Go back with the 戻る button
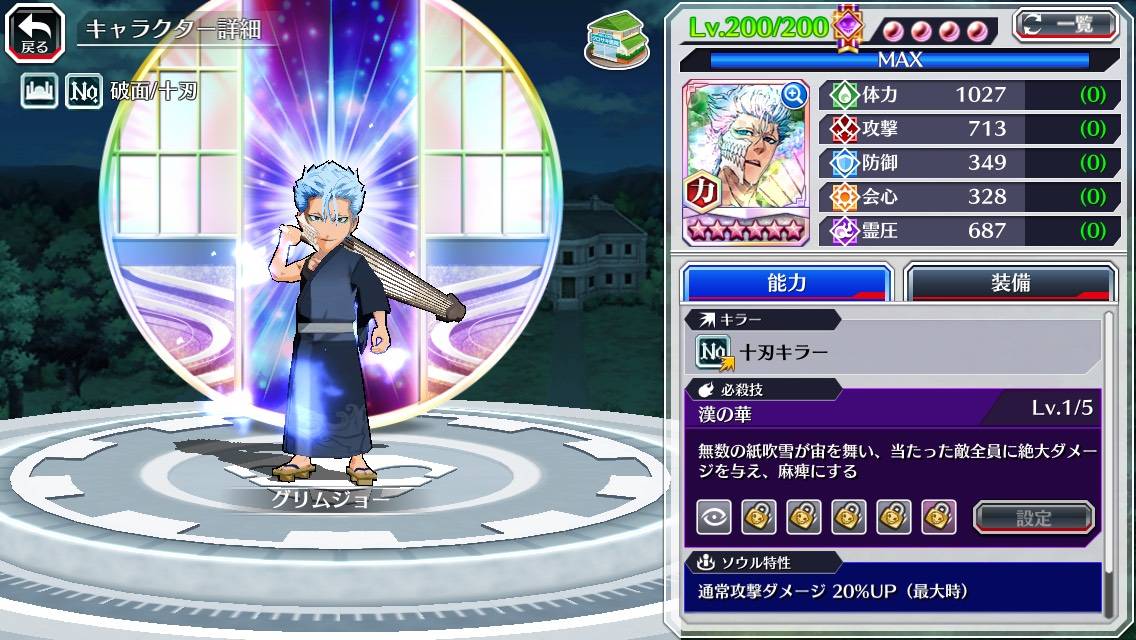The height and width of the screenshot is (640, 1136). 35,31
